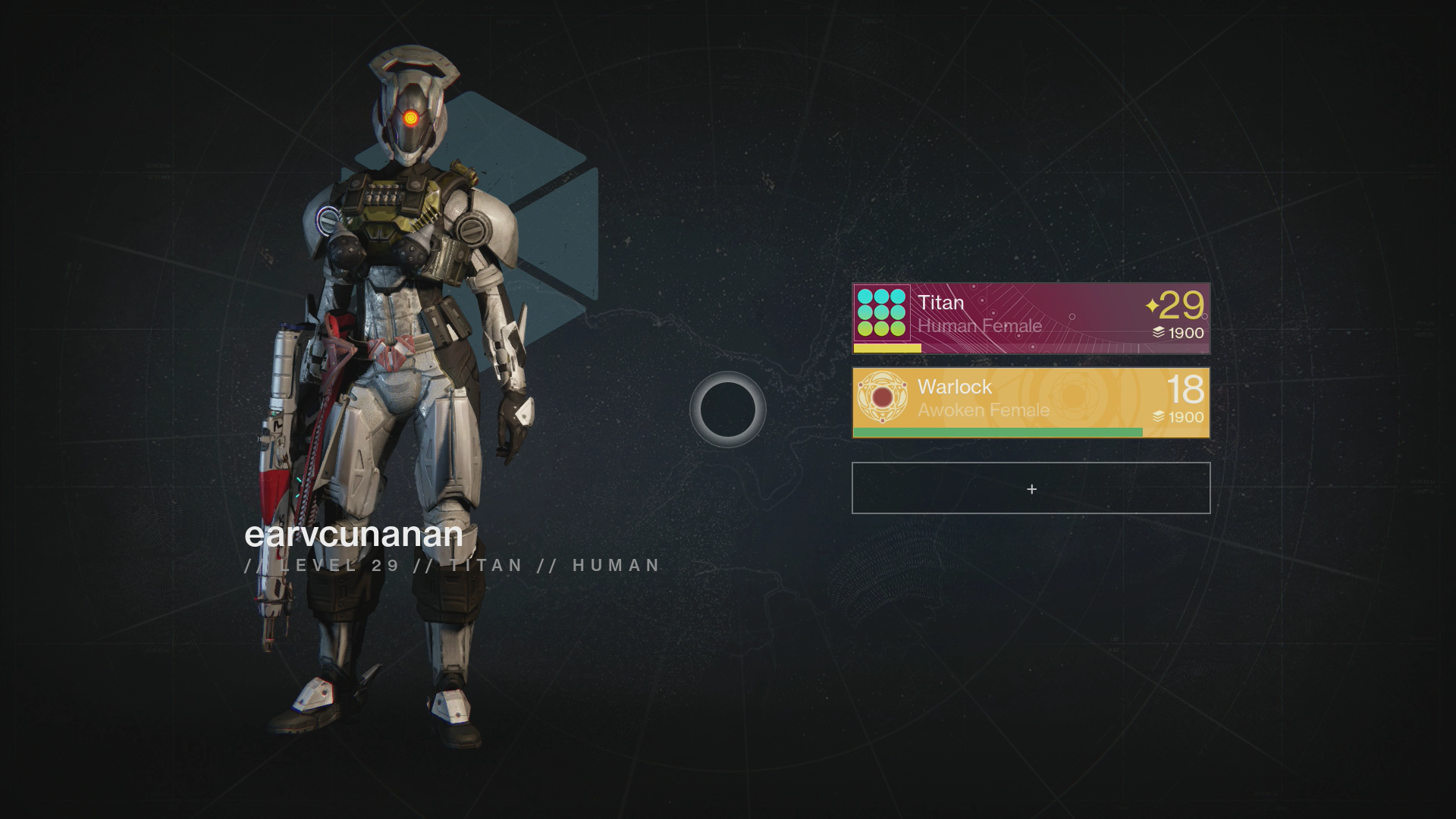
Task: Click the Grimoire score 1900 on Titan card
Action: (1186, 331)
